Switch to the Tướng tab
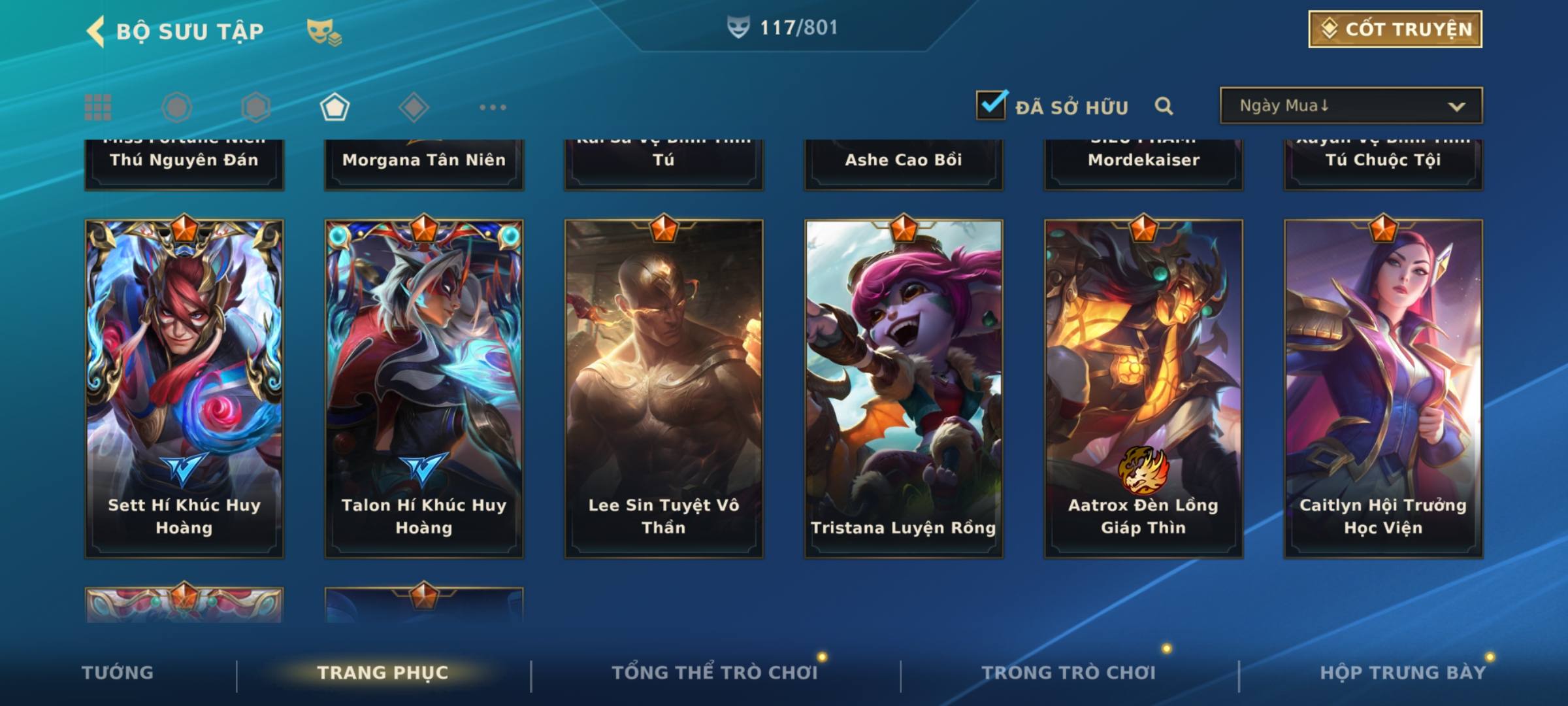This screenshot has width=1568, height=706. pyautogui.click(x=118, y=673)
